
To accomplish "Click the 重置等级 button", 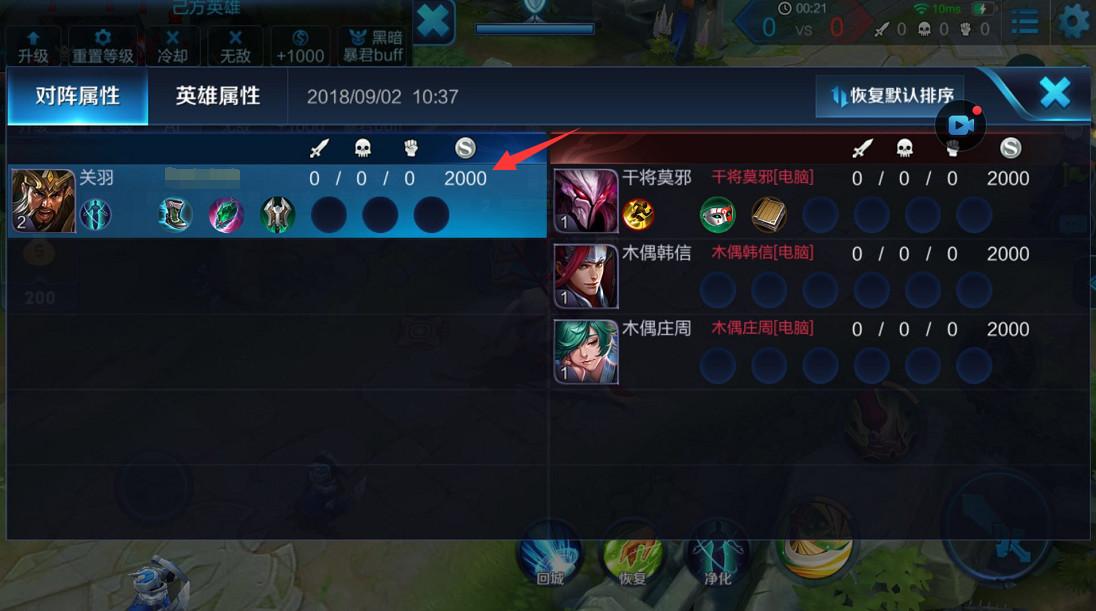I will pyautogui.click(x=102, y=46).
